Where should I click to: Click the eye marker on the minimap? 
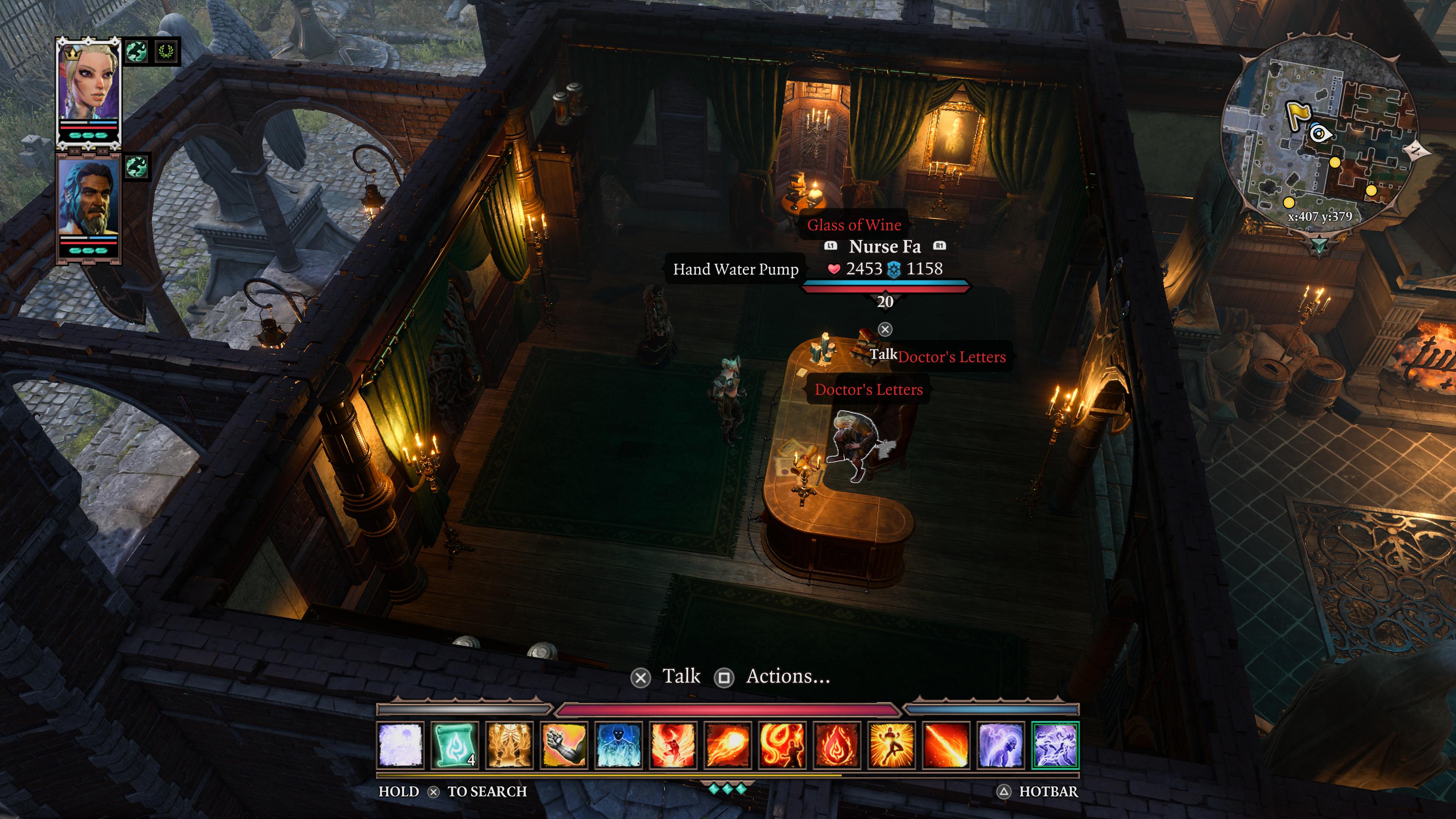tap(1320, 134)
